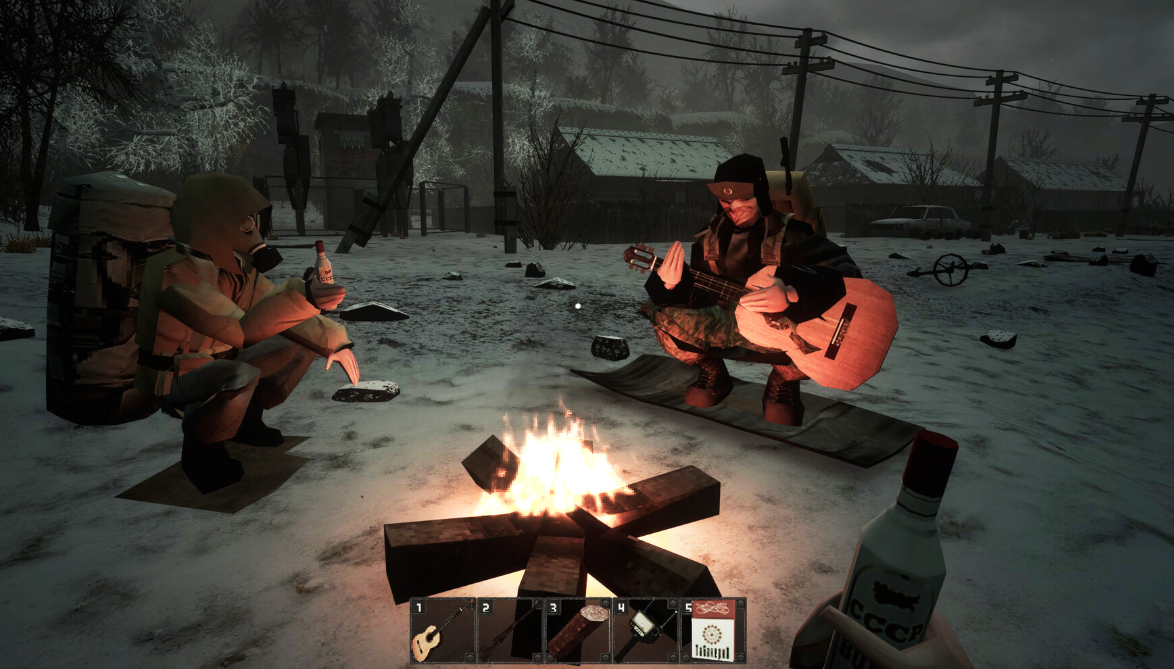The height and width of the screenshot is (669, 1174).
Task: Pick the cigarette pack in slot 5
Action: (x=712, y=630)
